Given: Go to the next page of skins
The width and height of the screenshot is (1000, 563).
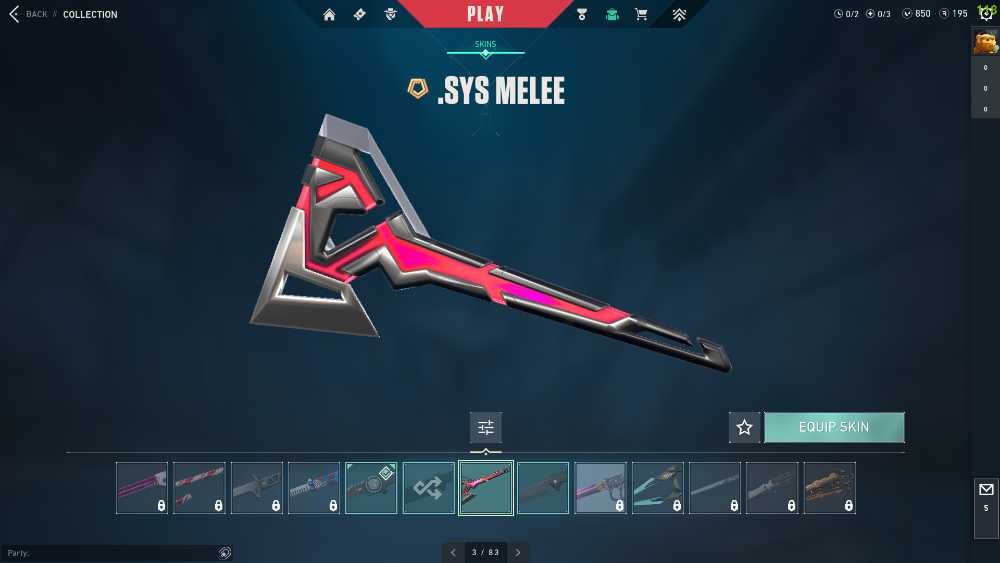Looking at the screenshot, I should [518, 552].
